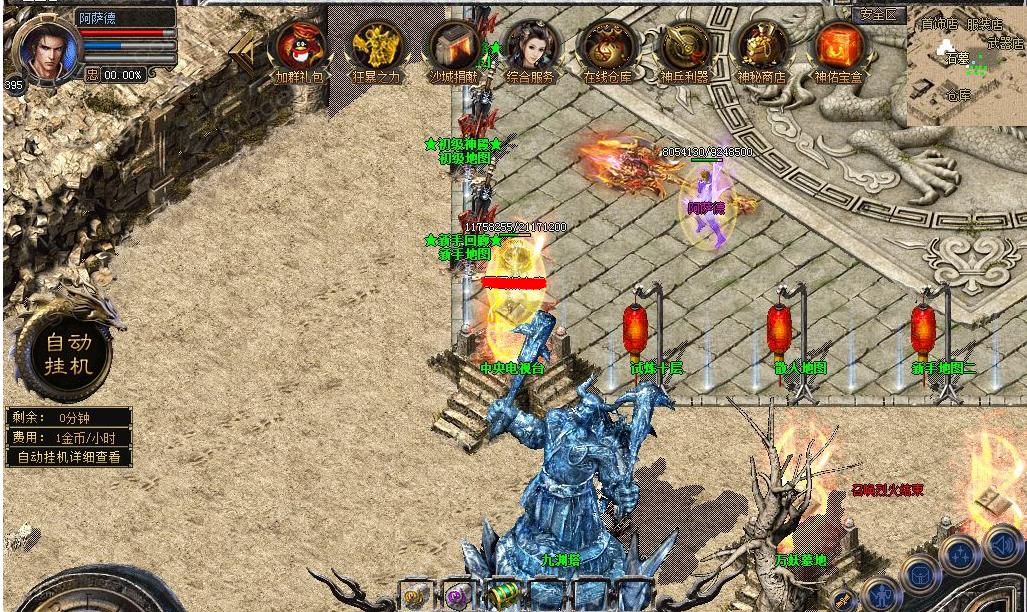The width and height of the screenshot is (1027, 612).
Task: Open the 综合服务 services icon
Action: (531, 48)
